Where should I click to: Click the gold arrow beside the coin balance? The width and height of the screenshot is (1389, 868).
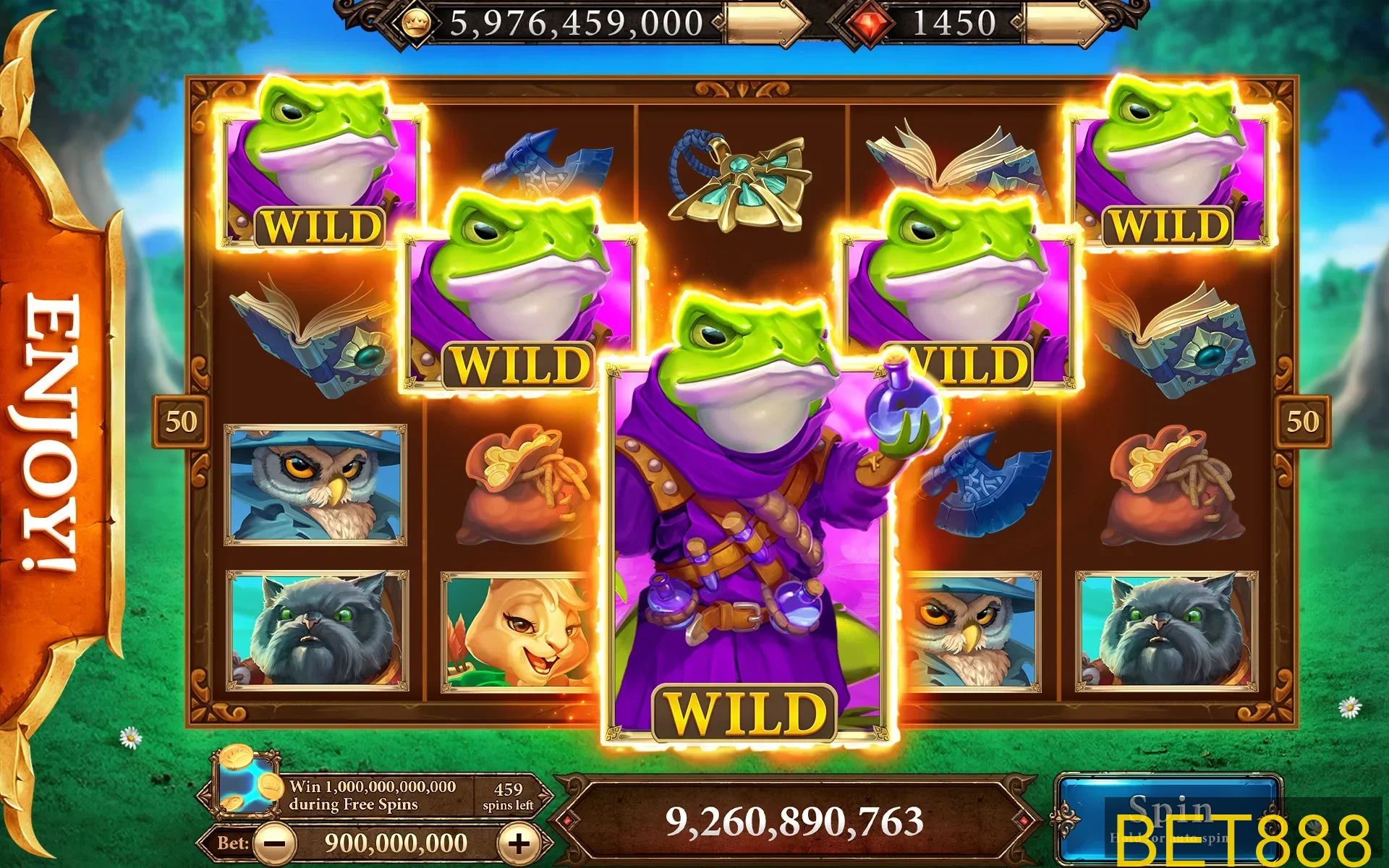[x=768, y=23]
